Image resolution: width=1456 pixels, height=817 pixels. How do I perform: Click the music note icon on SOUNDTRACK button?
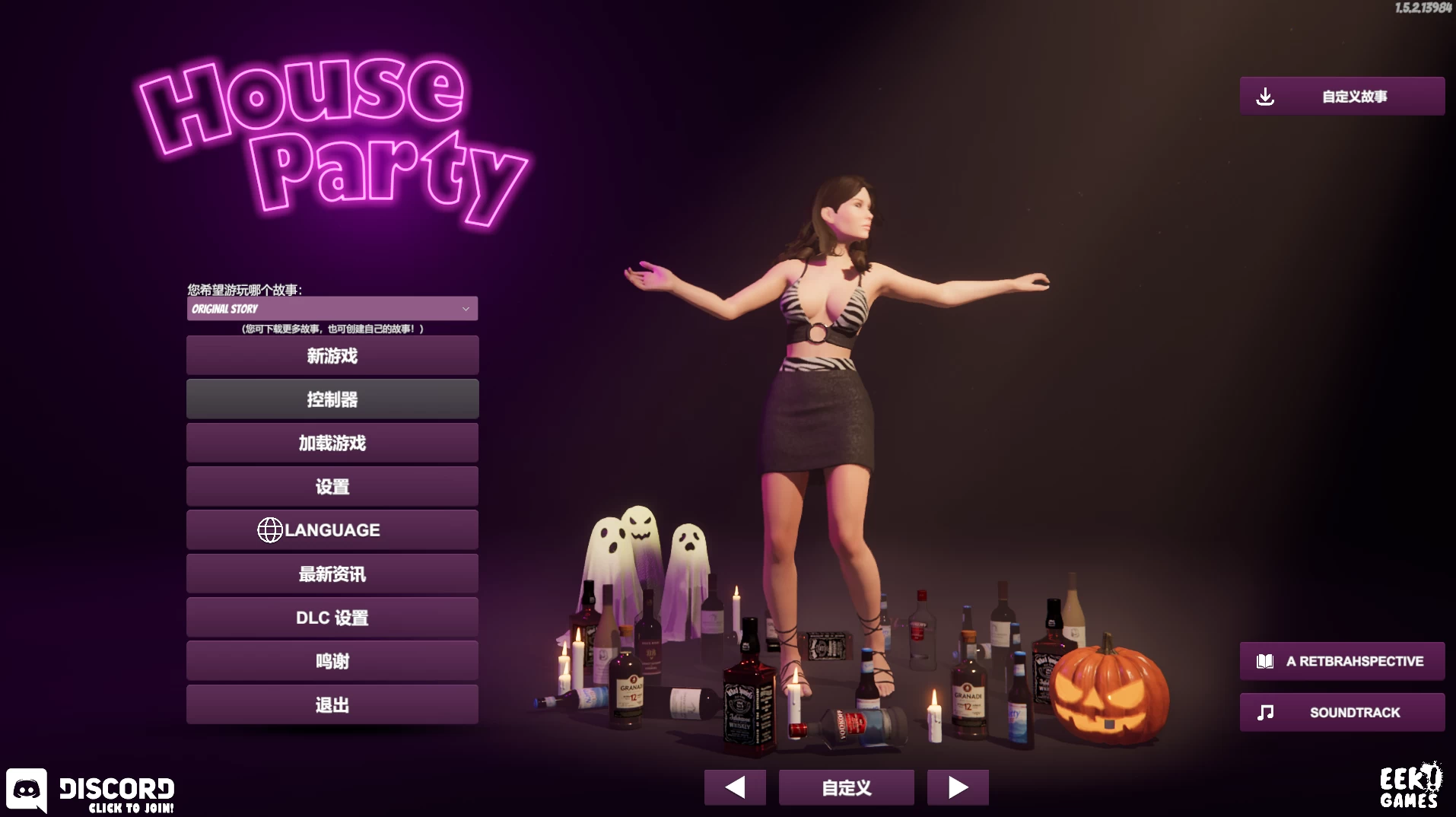point(1265,712)
